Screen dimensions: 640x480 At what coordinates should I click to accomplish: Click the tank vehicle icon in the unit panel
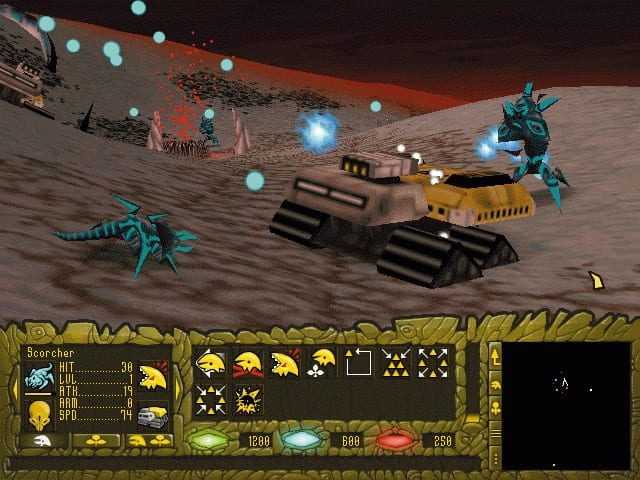point(152,416)
